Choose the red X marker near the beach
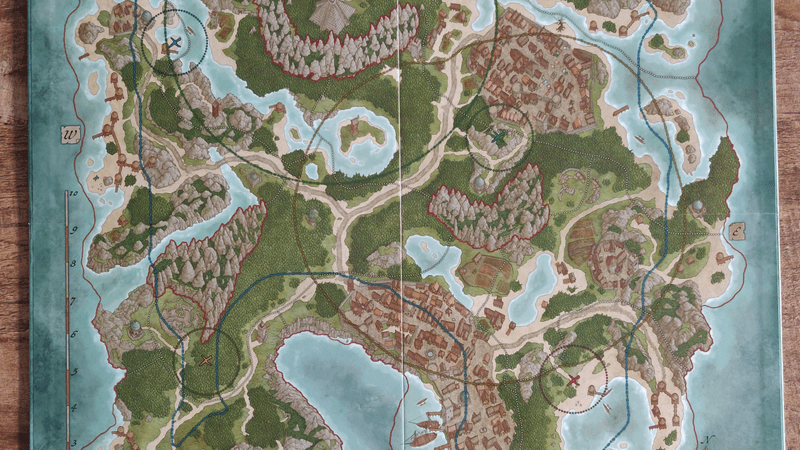 click(x=574, y=380)
